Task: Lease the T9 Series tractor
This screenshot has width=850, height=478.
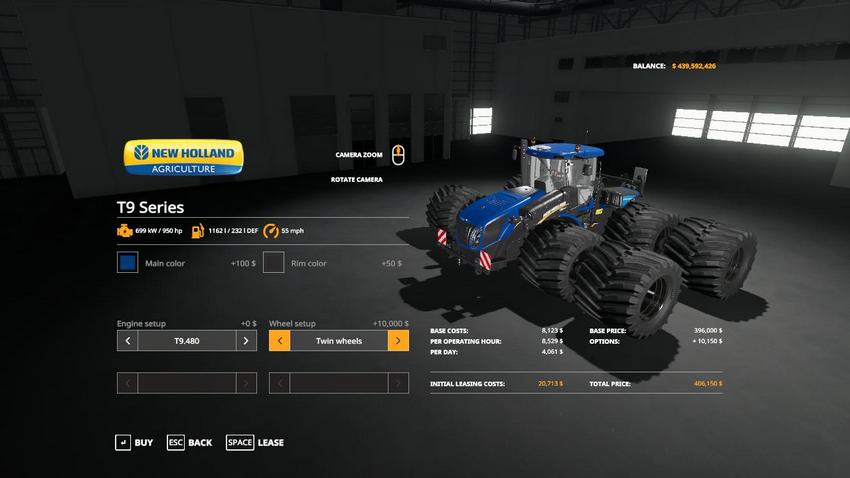Action: tap(255, 442)
